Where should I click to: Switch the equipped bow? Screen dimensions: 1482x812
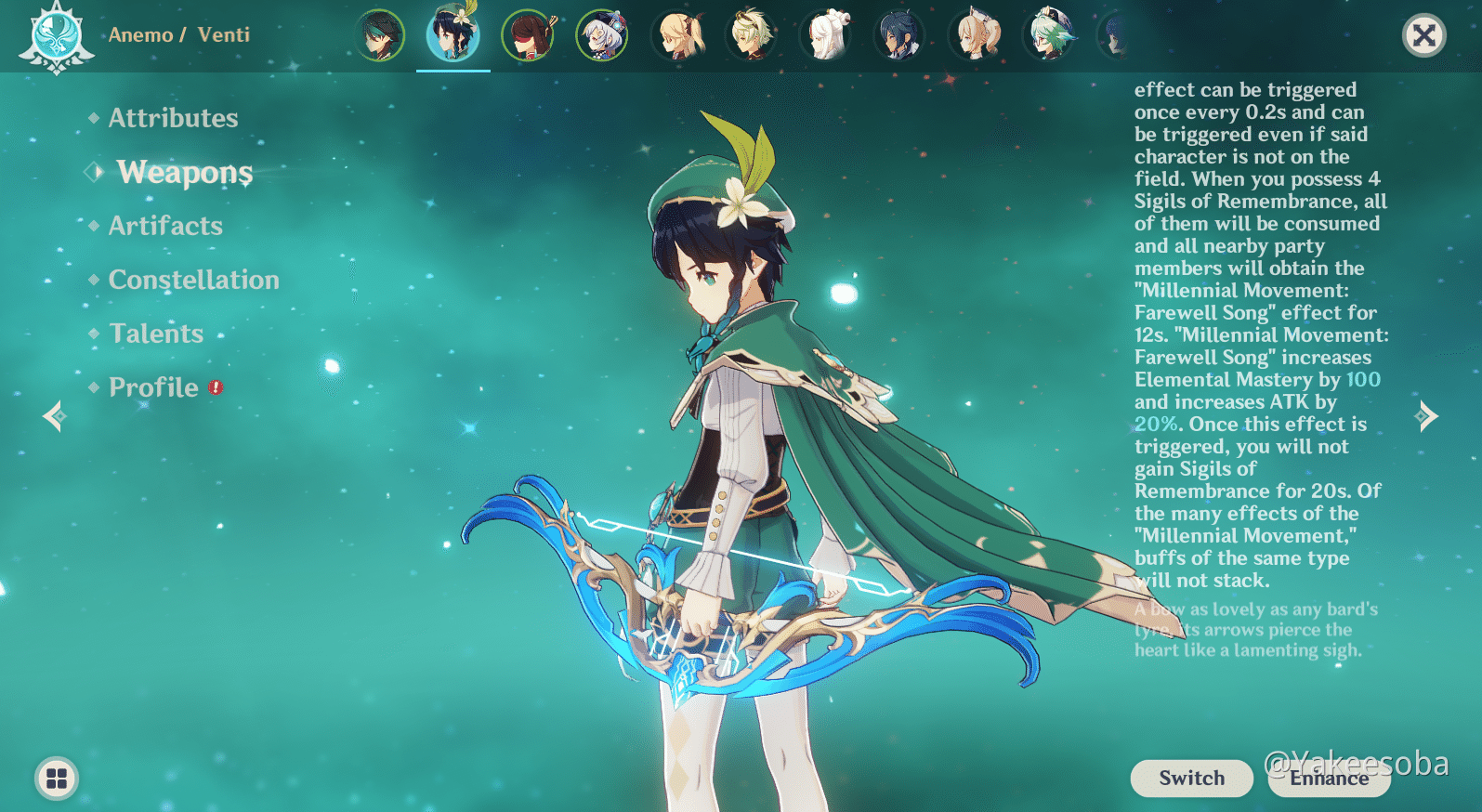coord(1191,779)
